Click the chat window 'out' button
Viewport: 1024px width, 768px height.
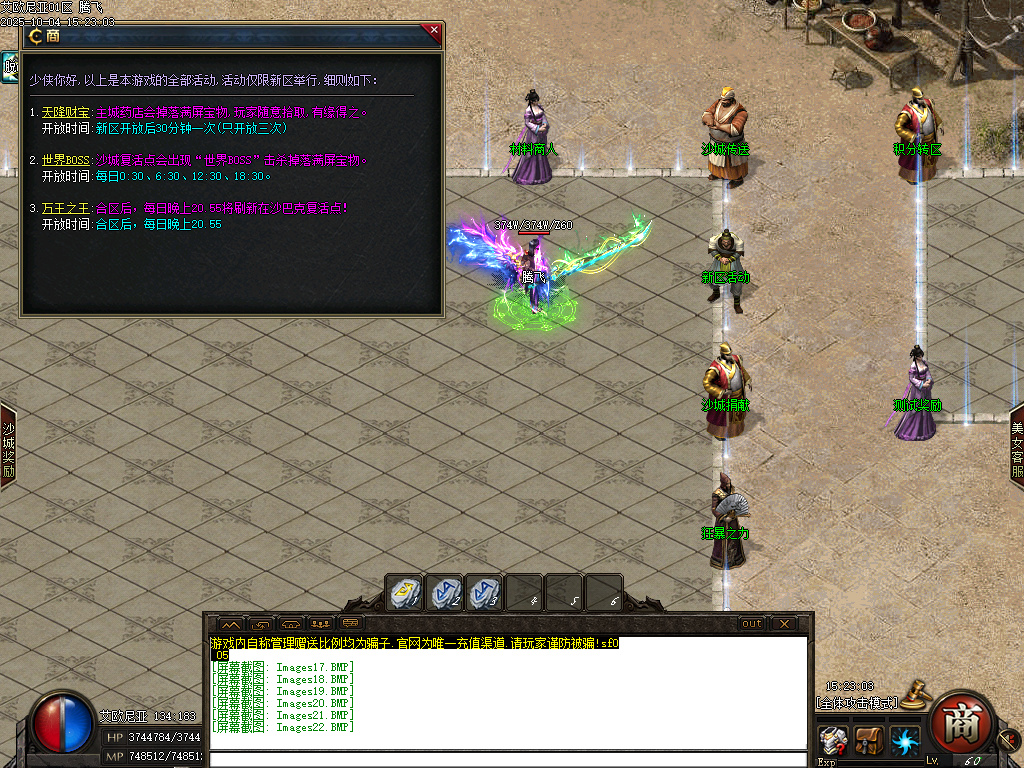point(751,623)
